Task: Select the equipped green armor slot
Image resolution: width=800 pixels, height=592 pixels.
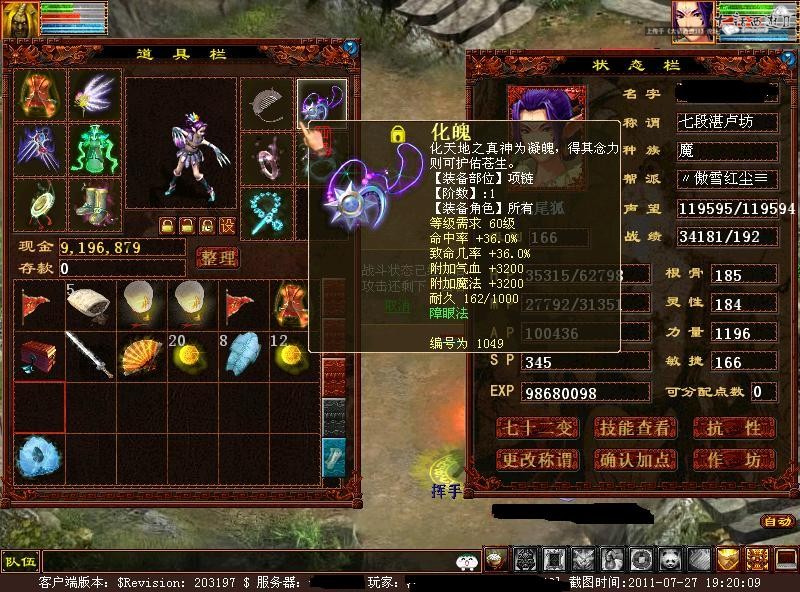Action: pos(93,148)
